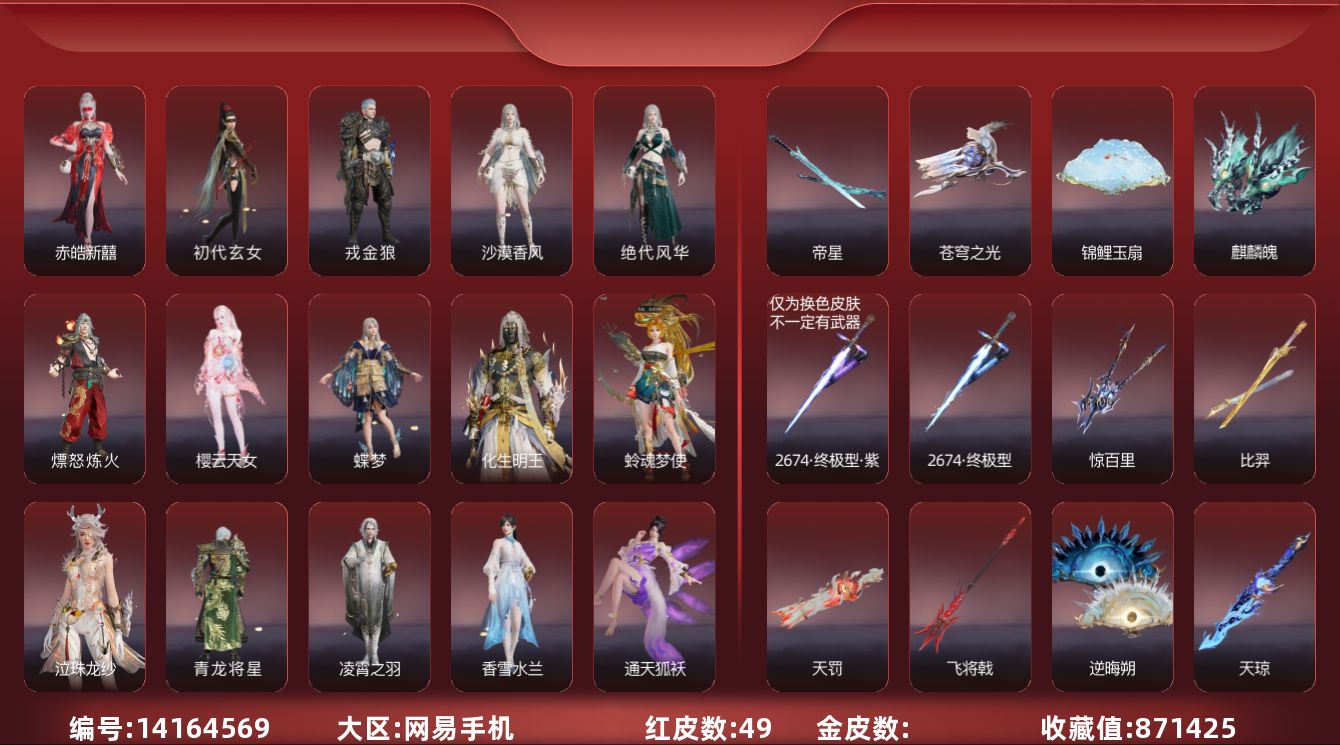Select the 化生明王 skin card
This screenshot has width=1340, height=745.
tap(511, 388)
